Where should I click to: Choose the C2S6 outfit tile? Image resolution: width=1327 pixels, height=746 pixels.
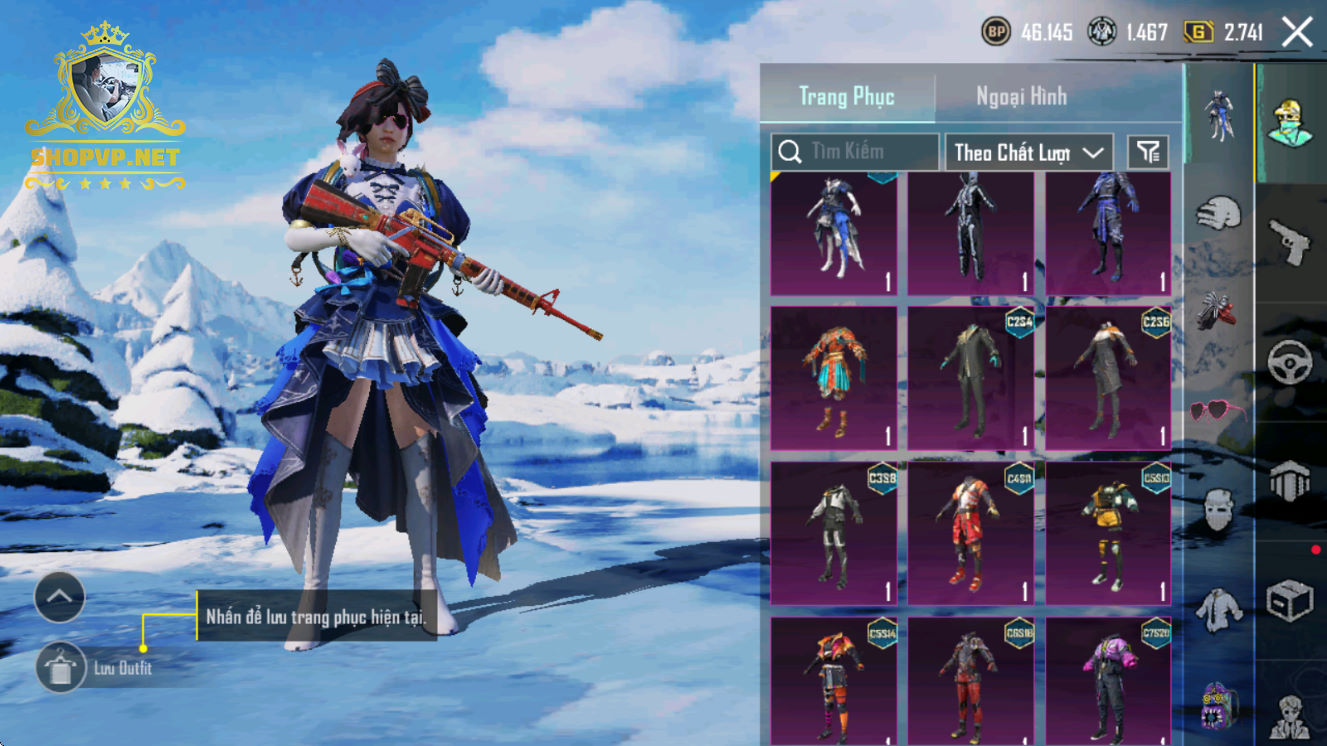(x=1108, y=378)
